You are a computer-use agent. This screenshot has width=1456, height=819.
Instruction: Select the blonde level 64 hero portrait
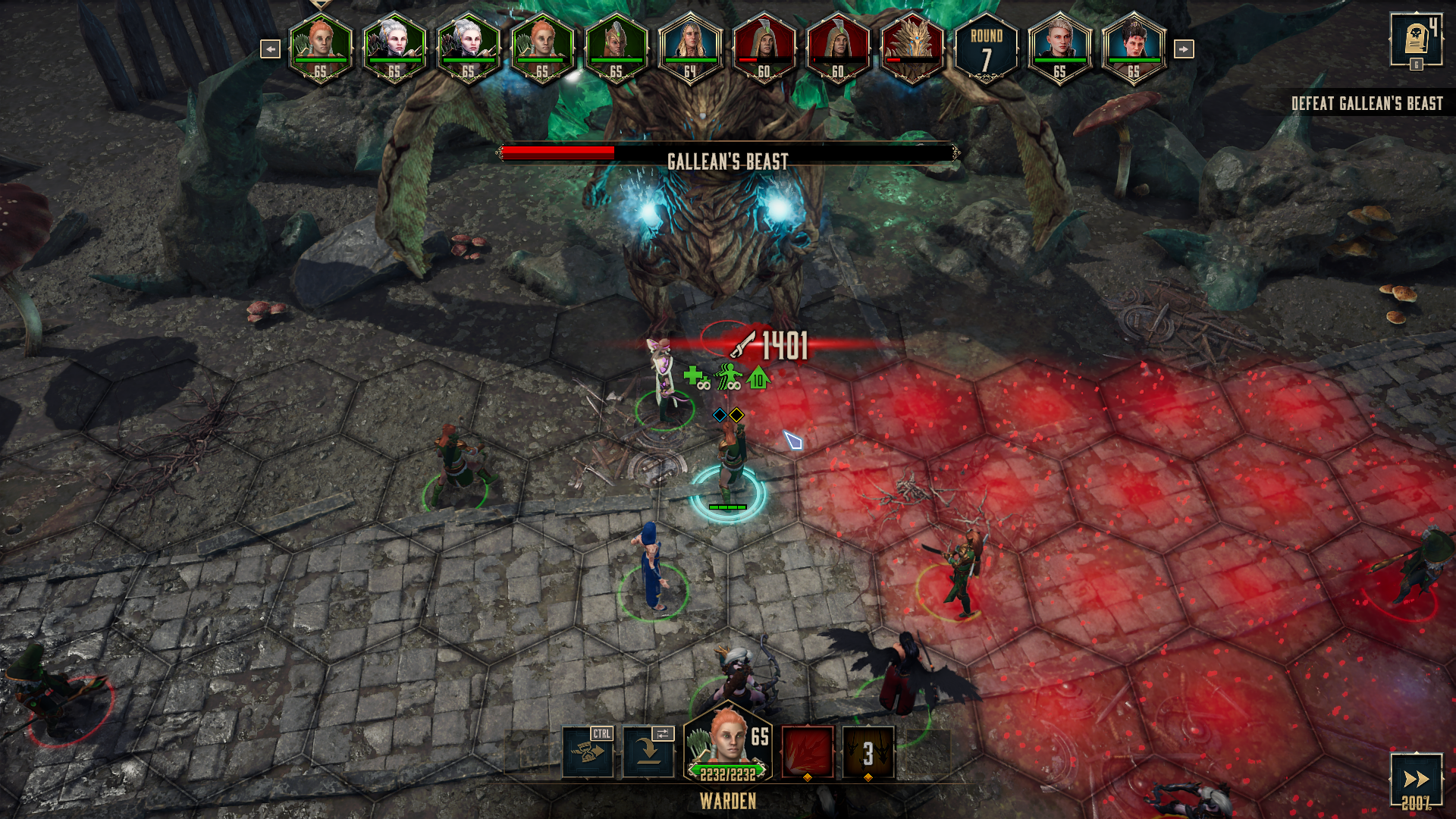click(689, 47)
